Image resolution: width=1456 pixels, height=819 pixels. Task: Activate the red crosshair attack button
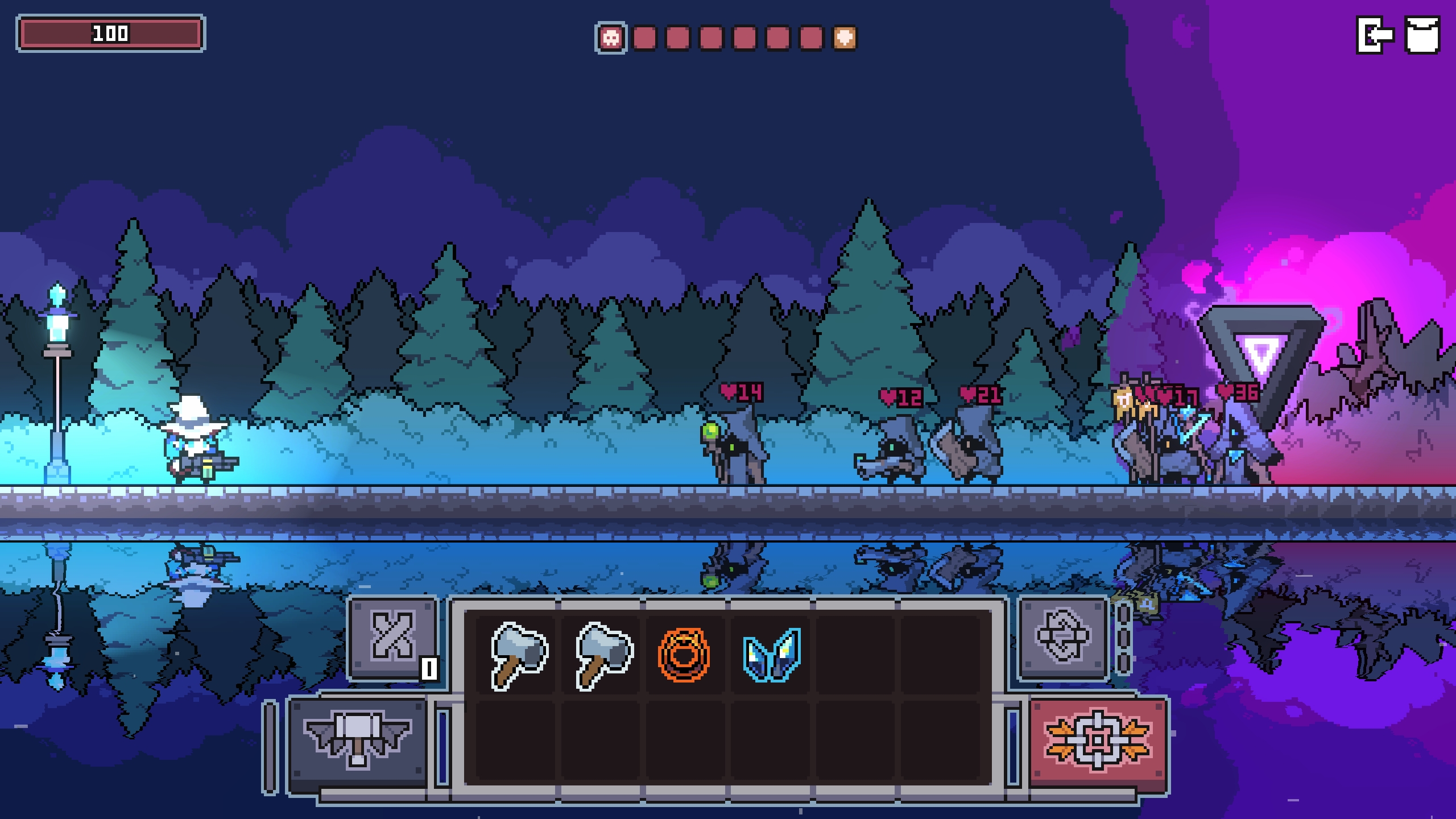point(1098,739)
